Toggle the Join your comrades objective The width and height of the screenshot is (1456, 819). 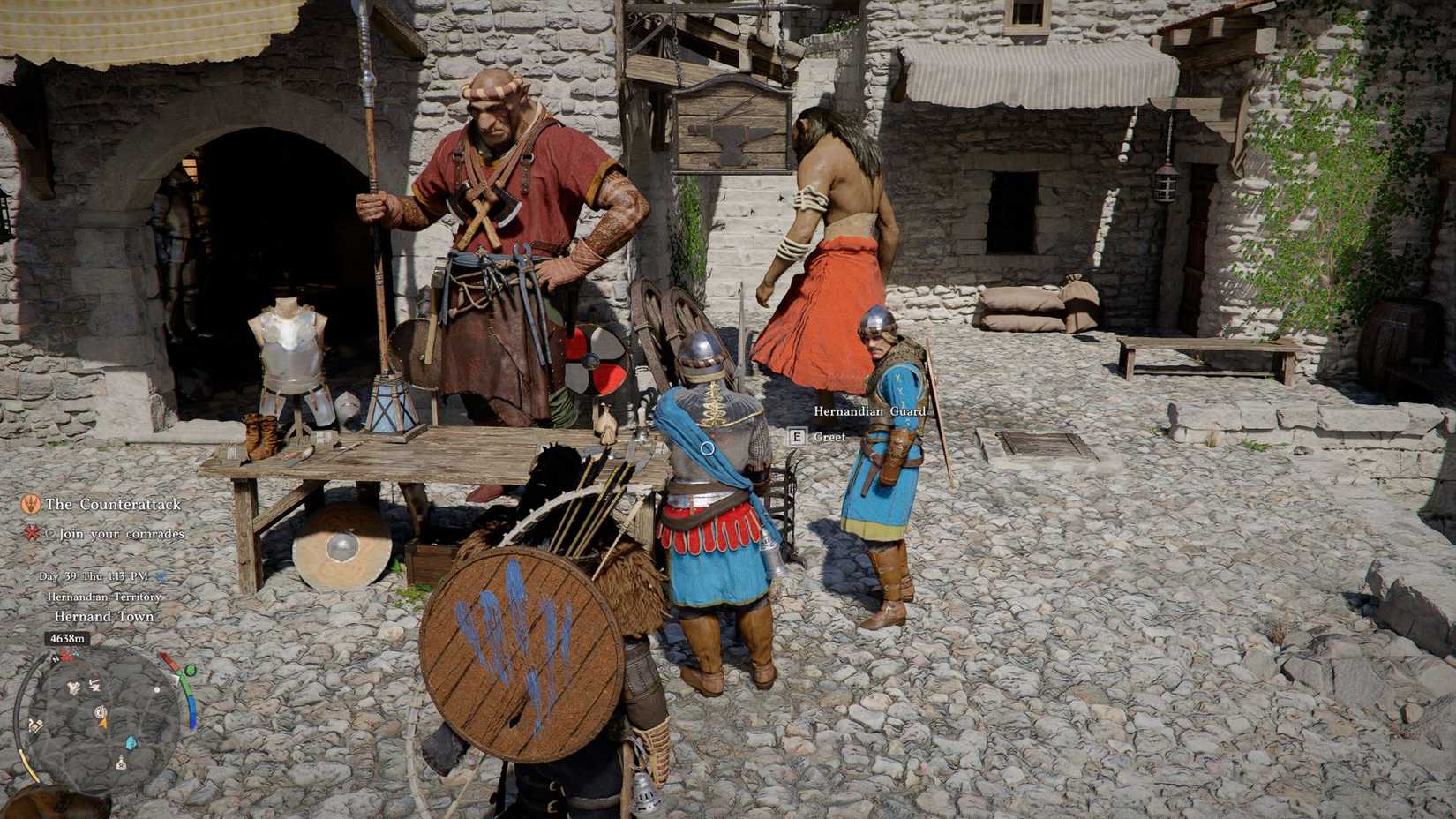point(121,534)
